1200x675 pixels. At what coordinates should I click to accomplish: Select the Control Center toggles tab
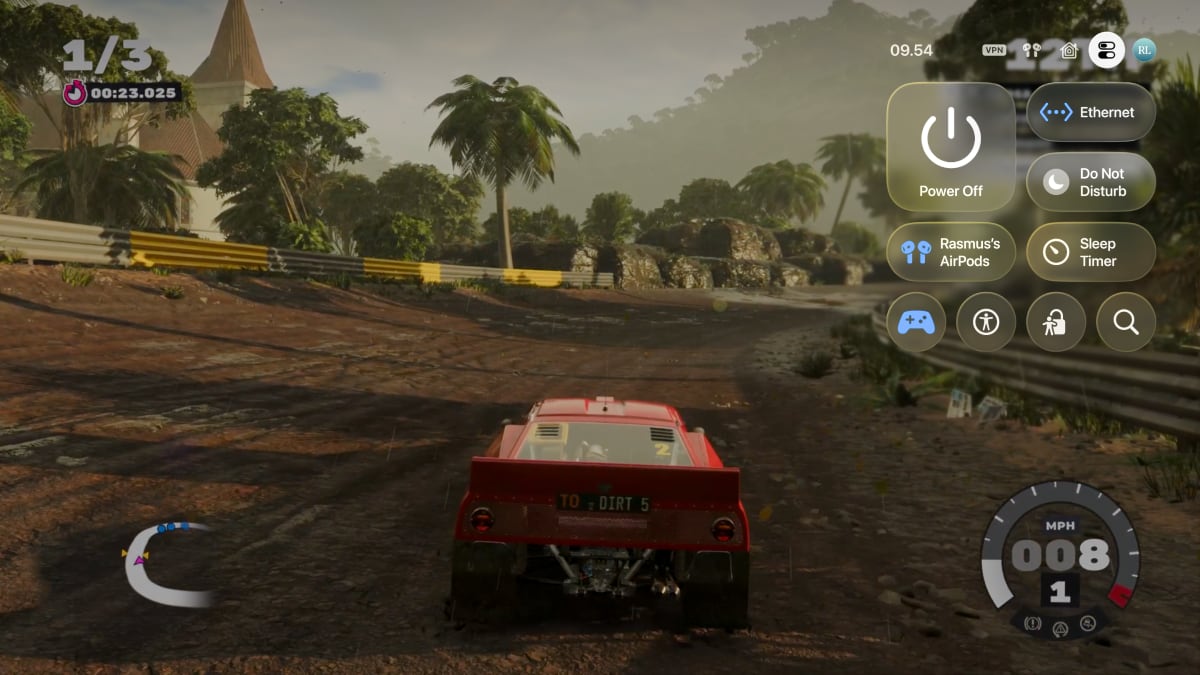[x=1106, y=50]
